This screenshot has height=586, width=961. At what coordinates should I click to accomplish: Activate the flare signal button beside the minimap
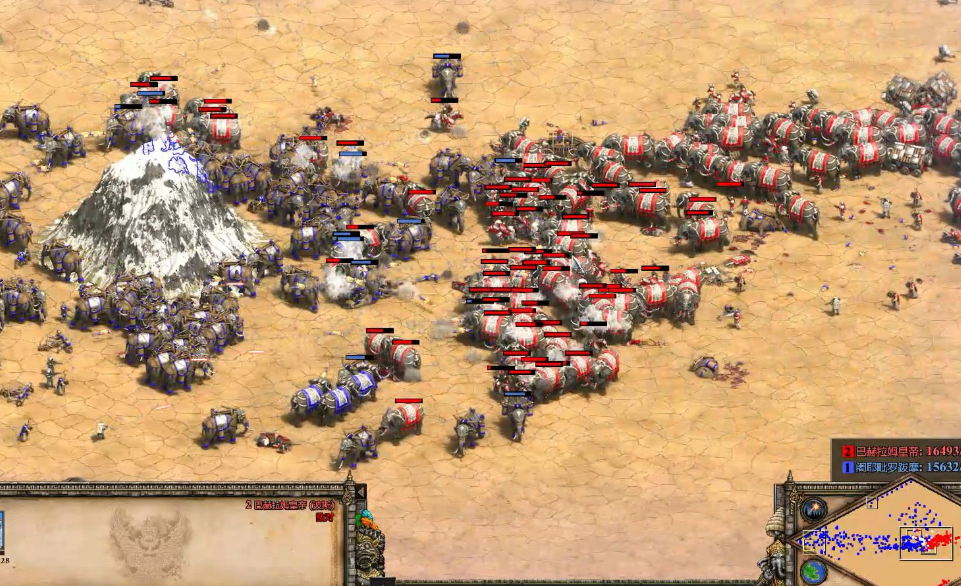point(813,509)
